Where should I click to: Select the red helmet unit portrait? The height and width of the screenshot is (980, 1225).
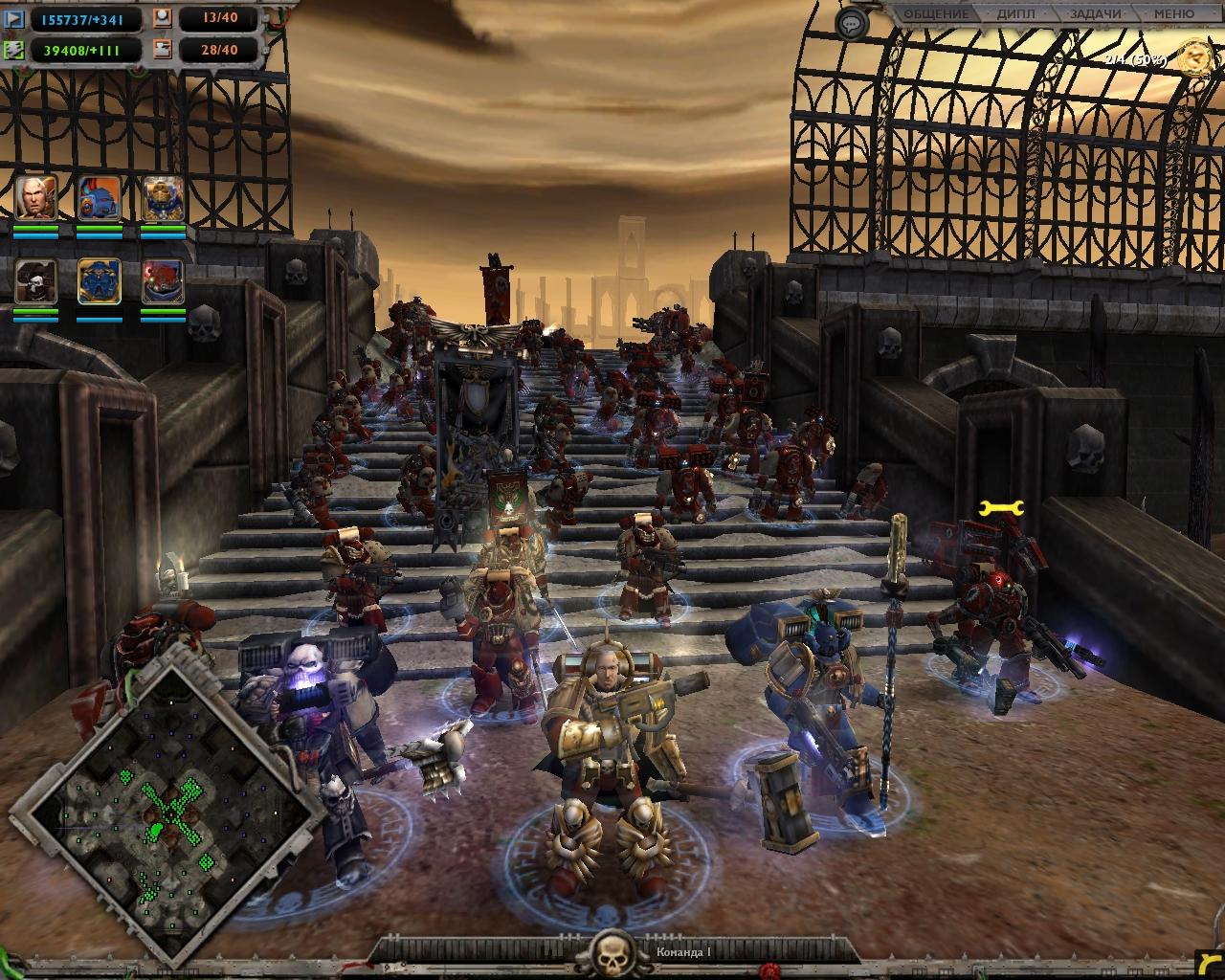click(x=163, y=281)
